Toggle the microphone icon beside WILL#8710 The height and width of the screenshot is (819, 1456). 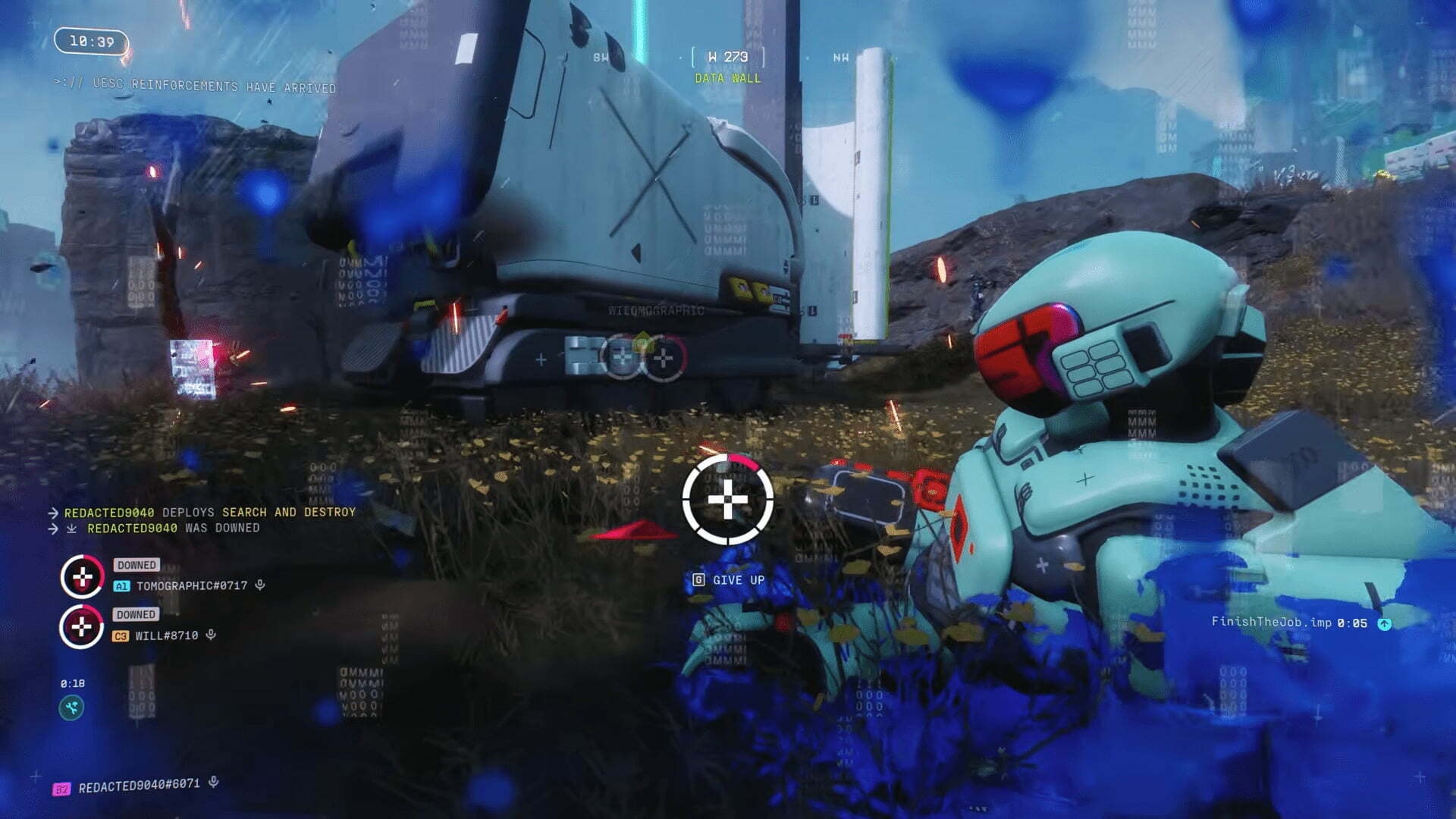(x=211, y=635)
